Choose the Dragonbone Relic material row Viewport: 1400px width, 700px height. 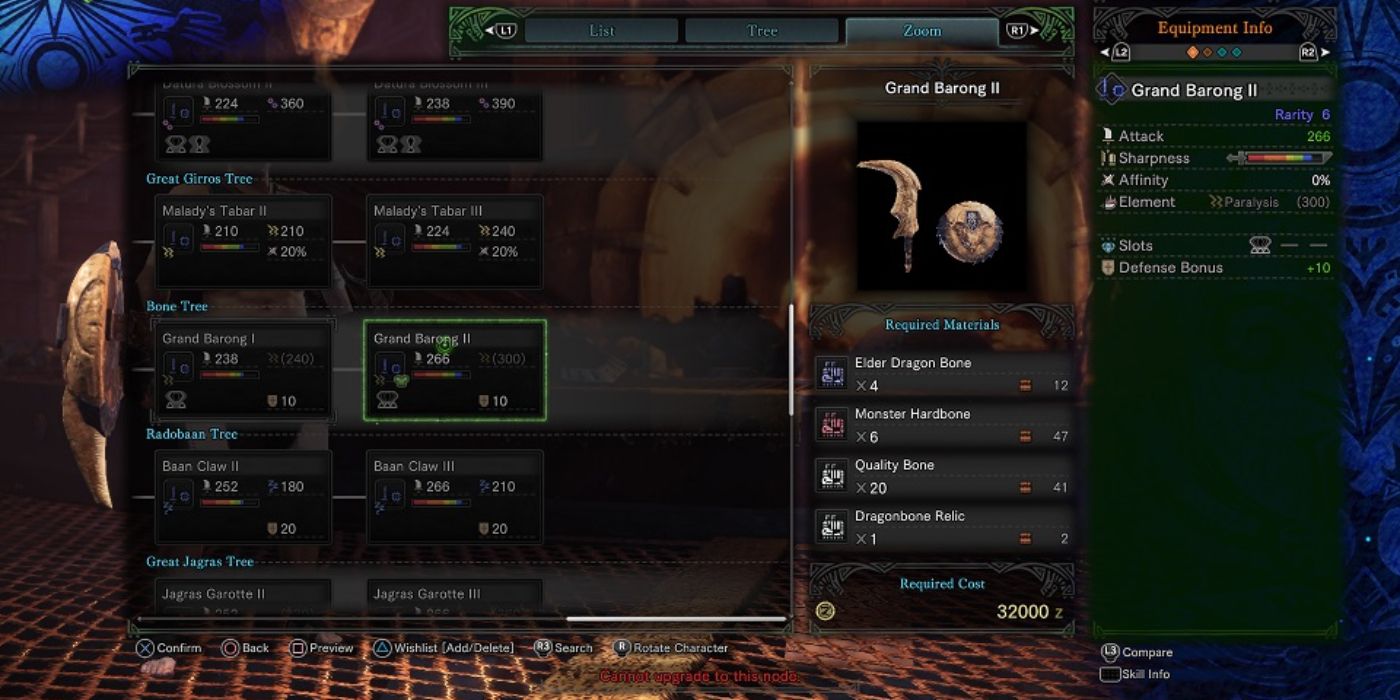(942, 527)
